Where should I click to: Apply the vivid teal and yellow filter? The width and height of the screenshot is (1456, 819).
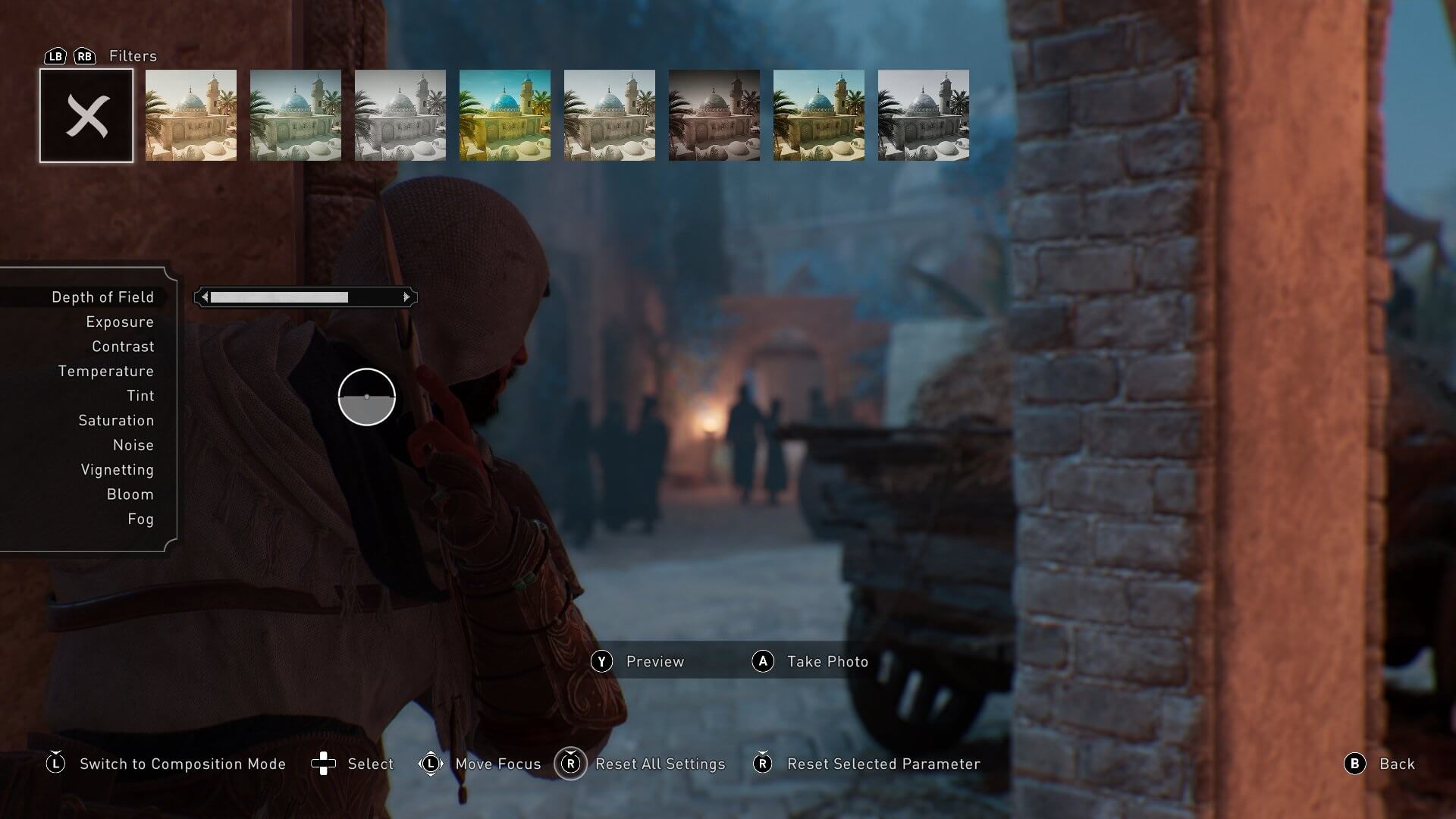pos(505,116)
